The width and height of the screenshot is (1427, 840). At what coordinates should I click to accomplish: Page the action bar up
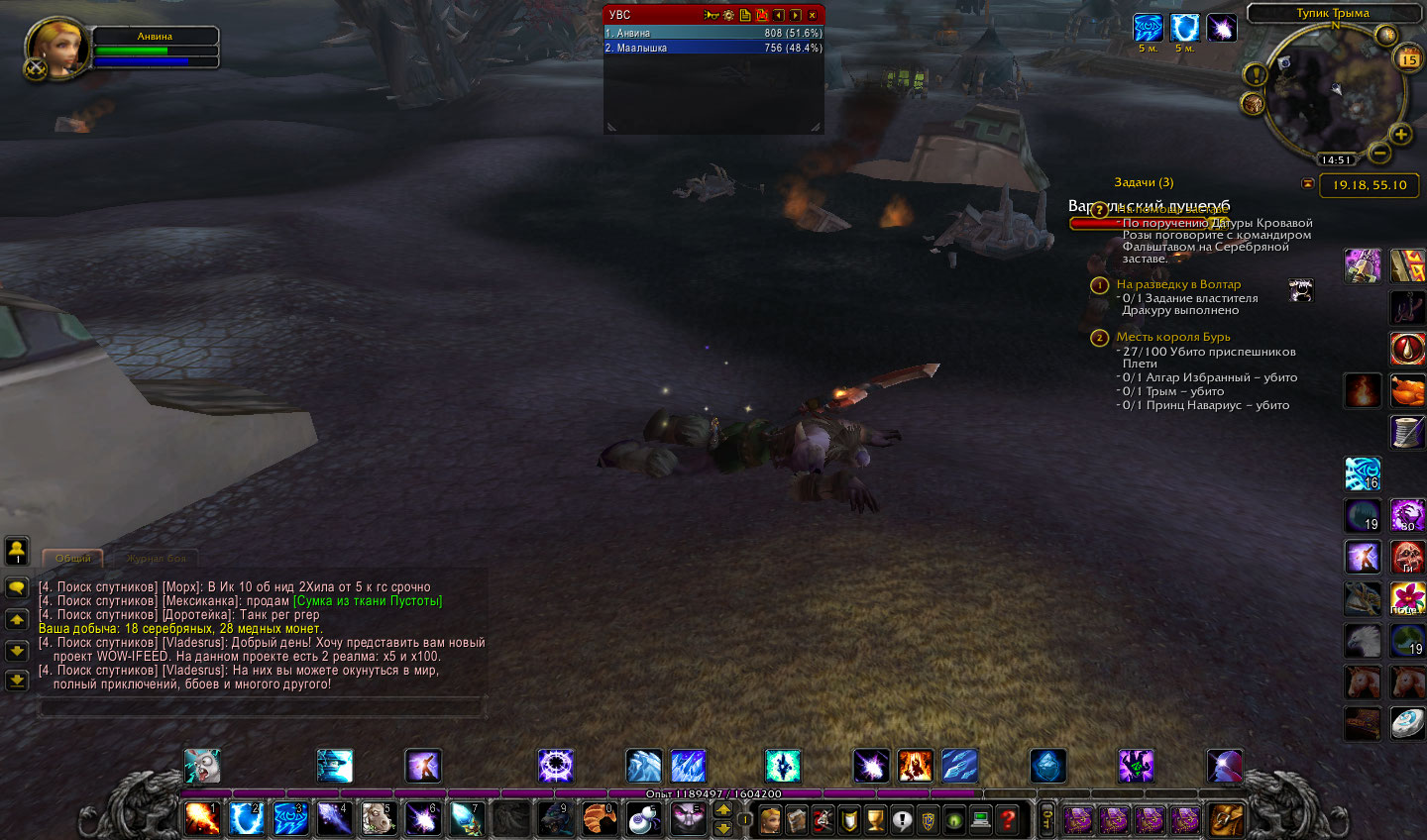(723, 809)
